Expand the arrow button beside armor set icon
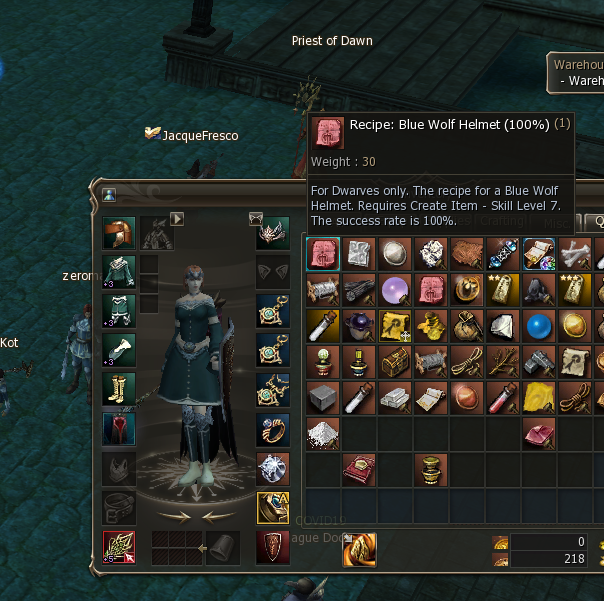 tap(178, 218)
